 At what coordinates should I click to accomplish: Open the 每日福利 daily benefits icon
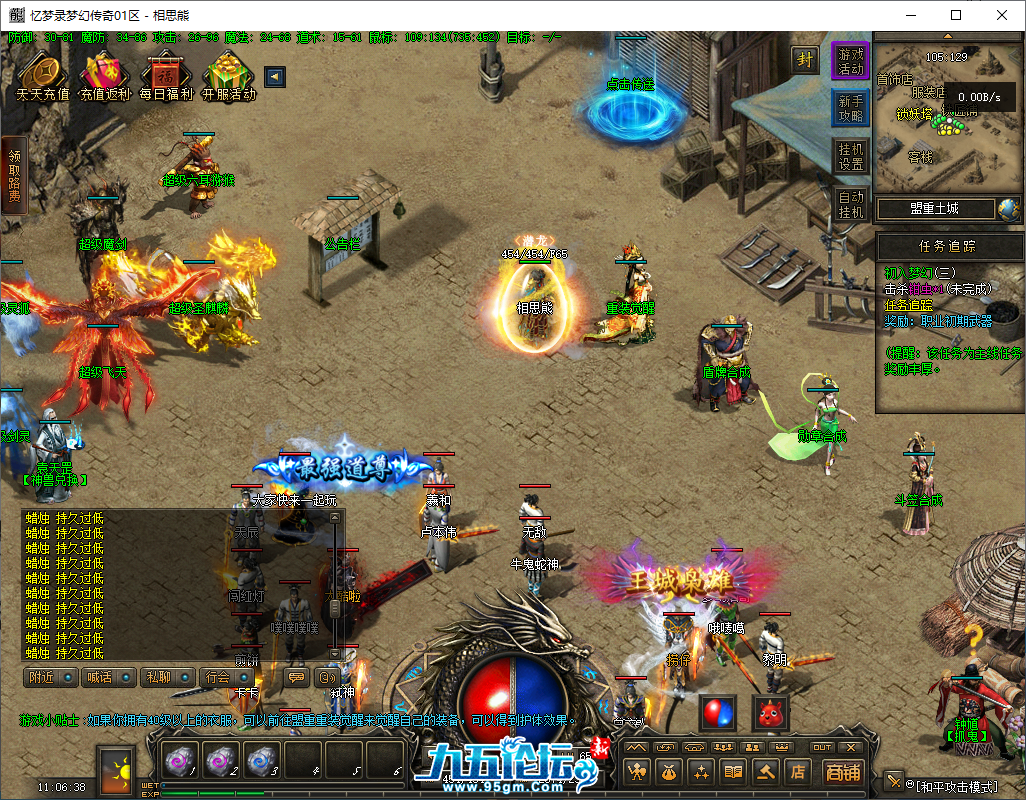[x=166, y=76]
